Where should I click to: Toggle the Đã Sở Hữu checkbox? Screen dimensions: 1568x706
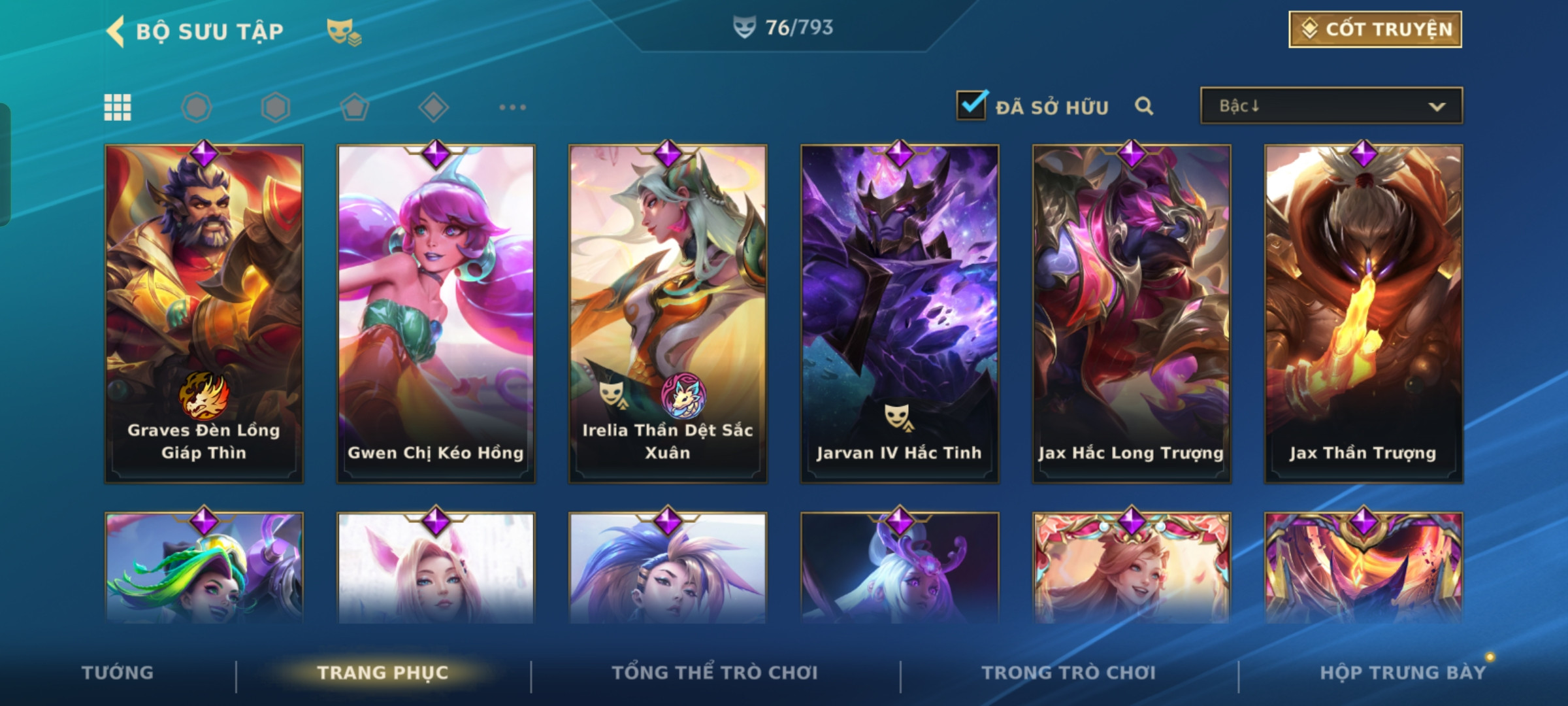(972, 105)
